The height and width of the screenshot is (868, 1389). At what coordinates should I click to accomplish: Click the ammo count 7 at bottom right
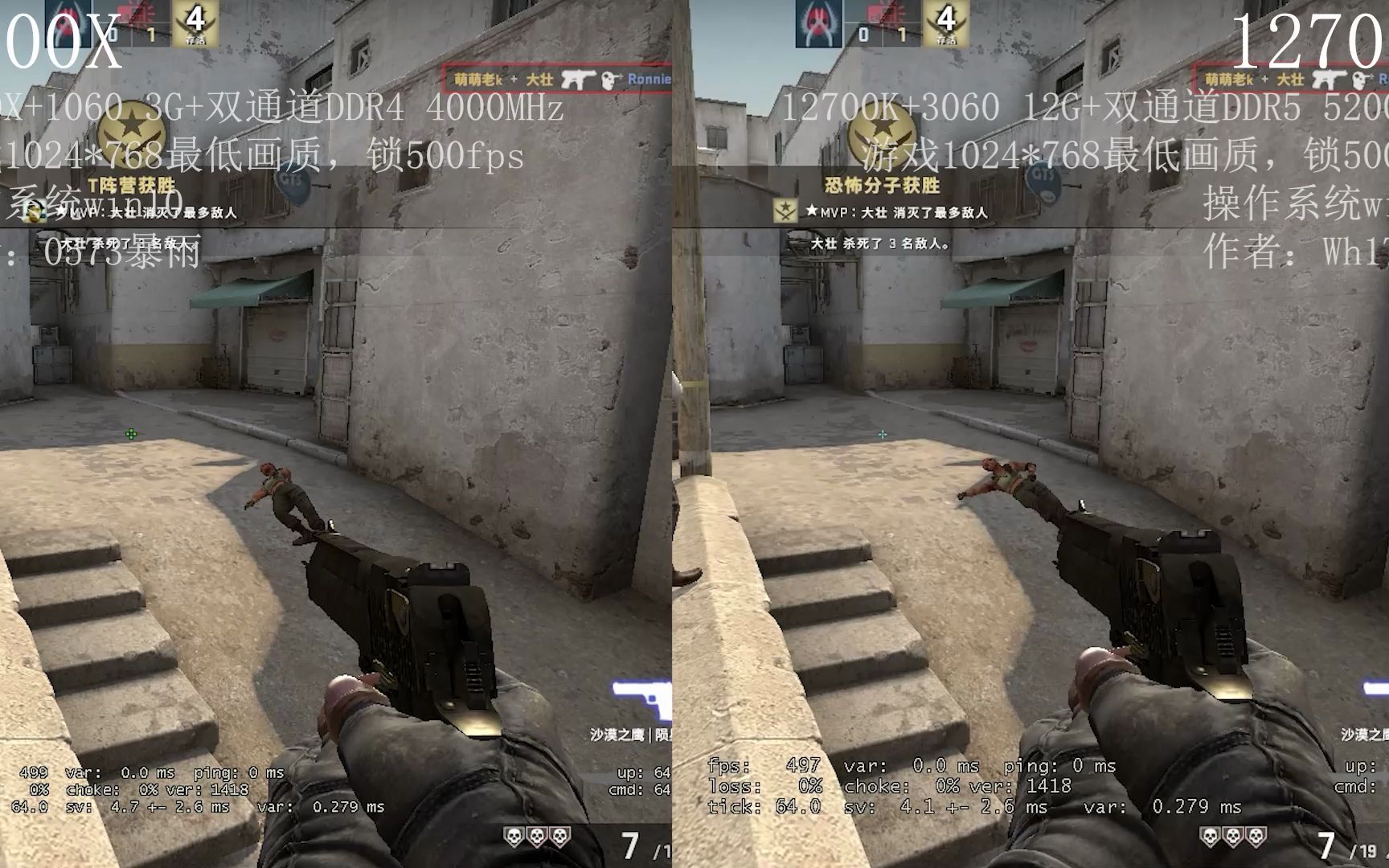1326,842
